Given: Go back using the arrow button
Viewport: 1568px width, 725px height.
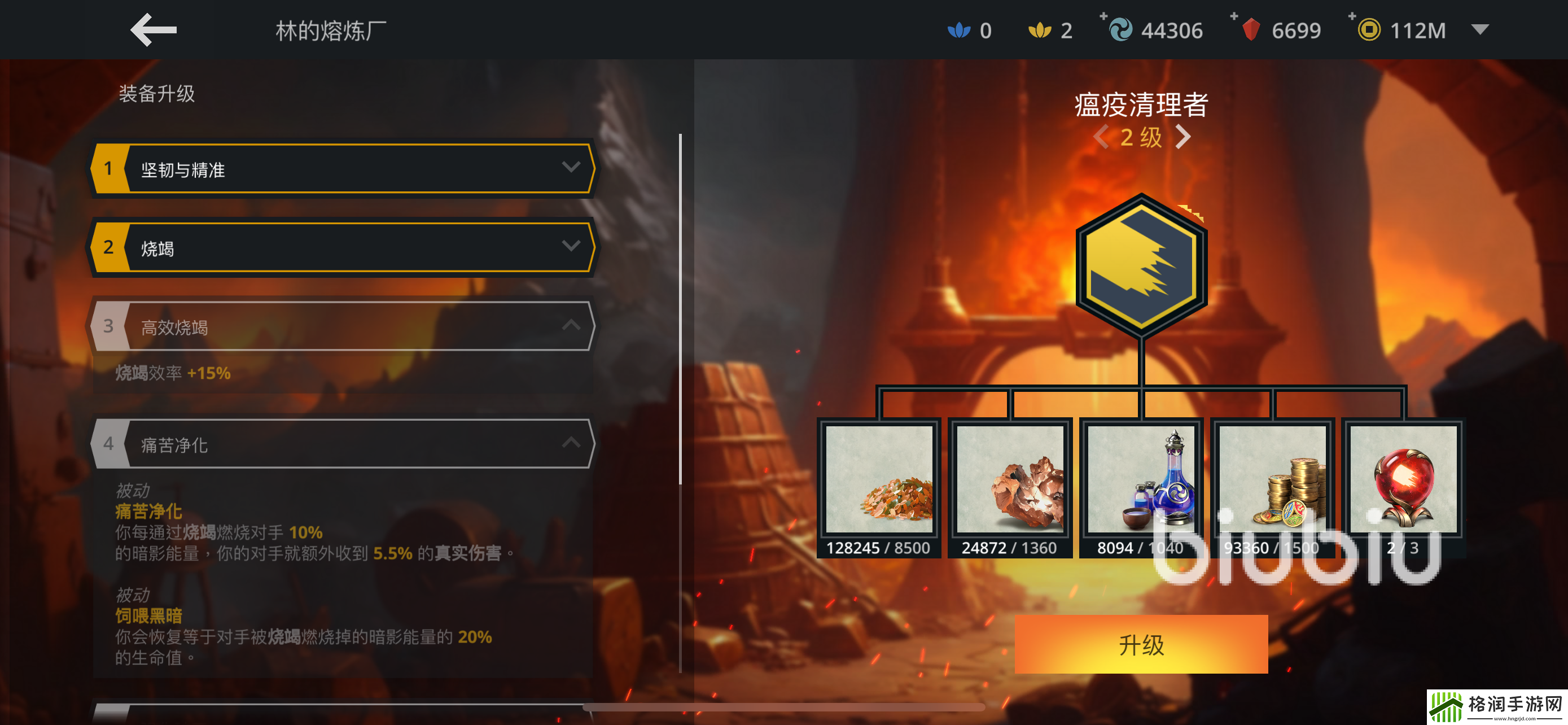Looking at the screenshot, I should point(153,30).
